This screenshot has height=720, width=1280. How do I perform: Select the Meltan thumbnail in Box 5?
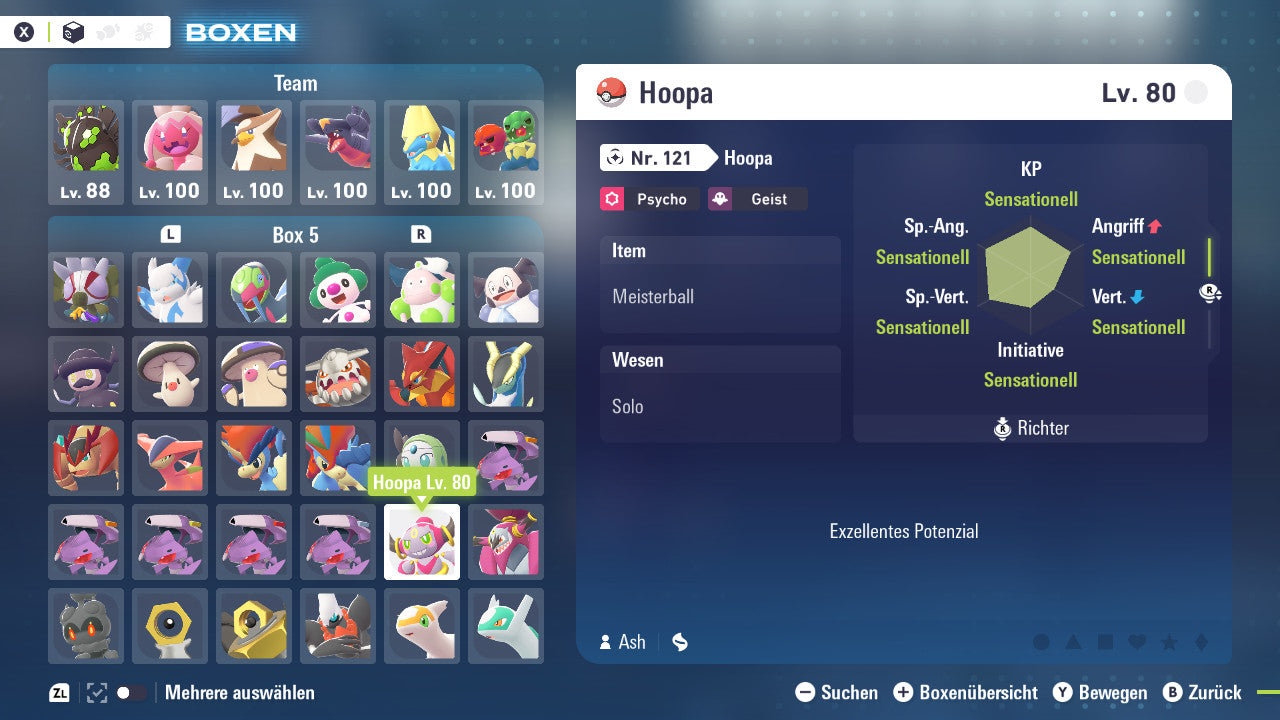pos(170,626)
